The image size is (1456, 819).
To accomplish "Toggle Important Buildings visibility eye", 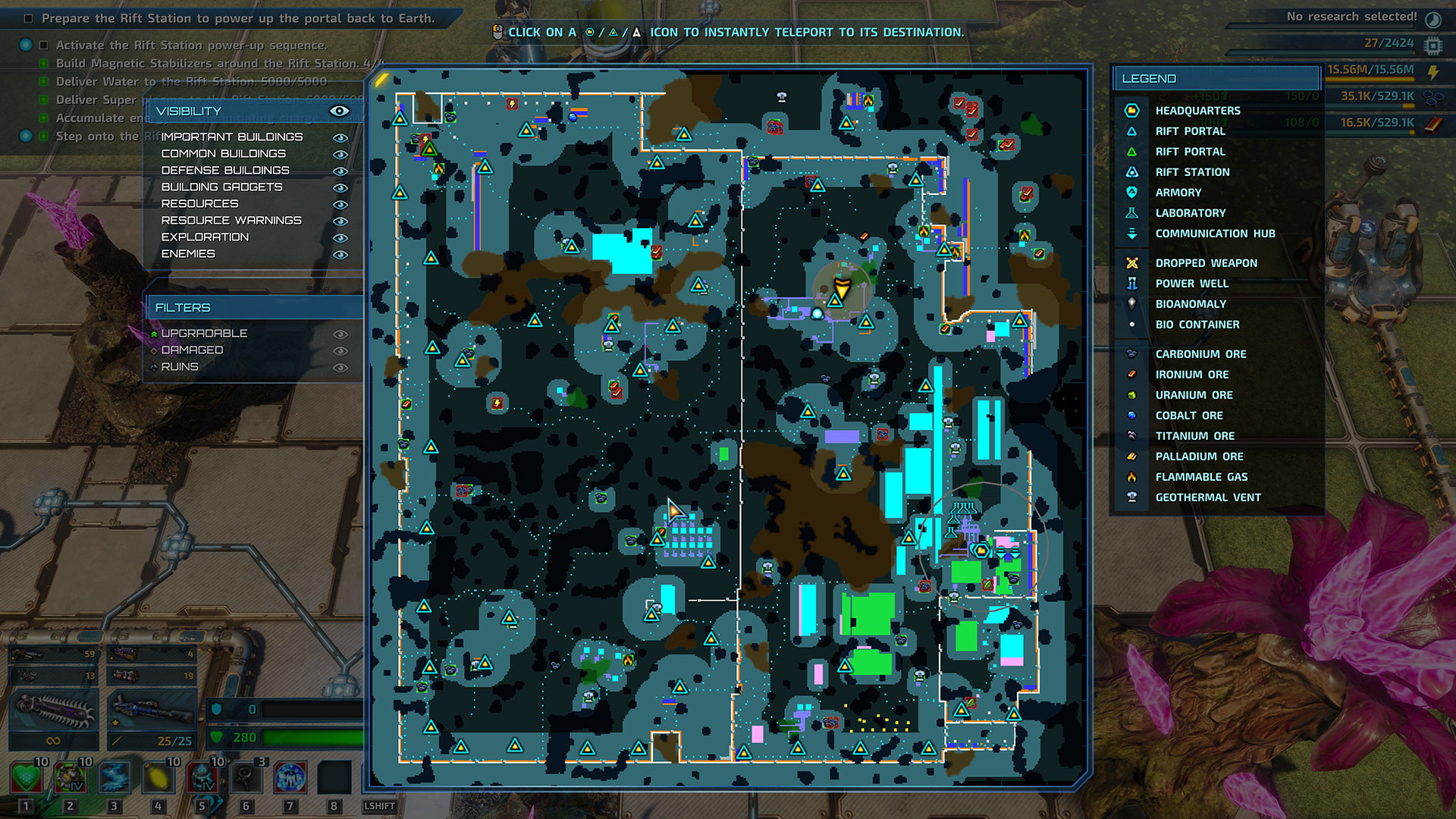I will pos(340,137).
